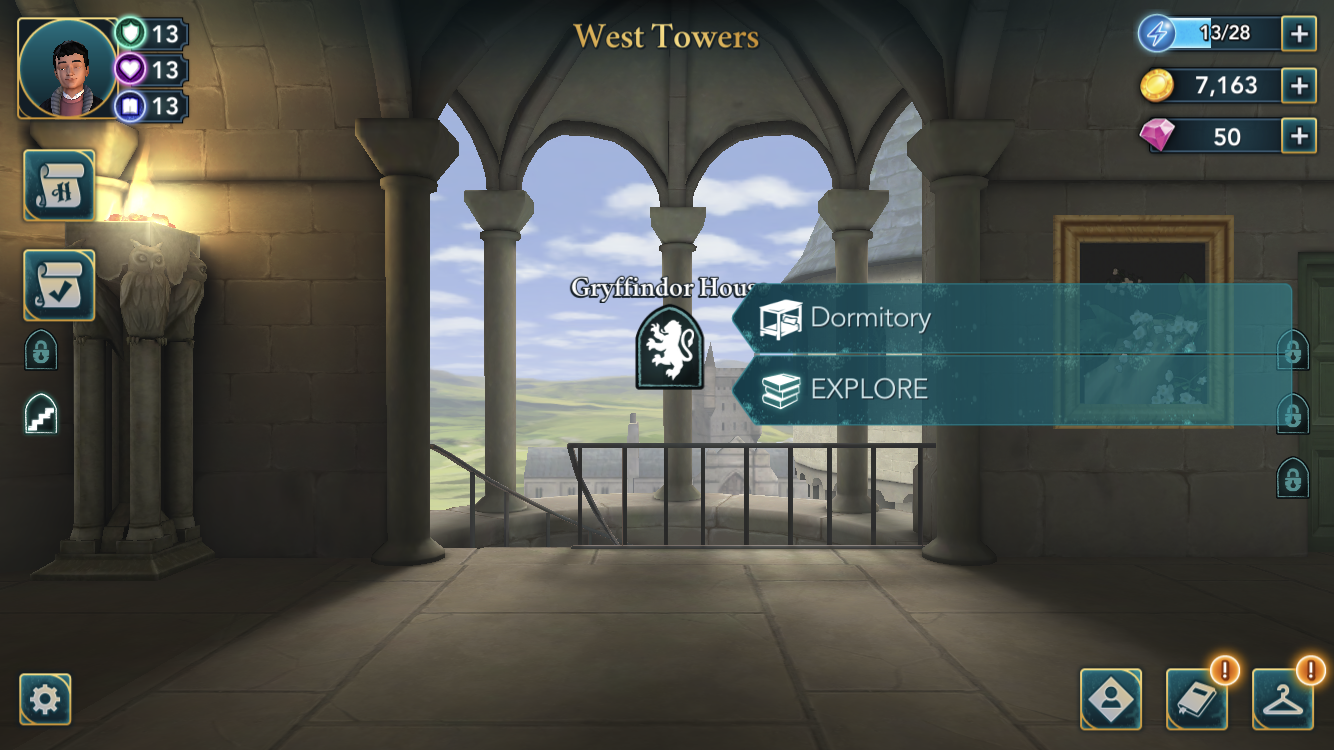1334x750 pixels.
Task: Tap the Gryffindor House lion crest
Action: click(669, 347)
